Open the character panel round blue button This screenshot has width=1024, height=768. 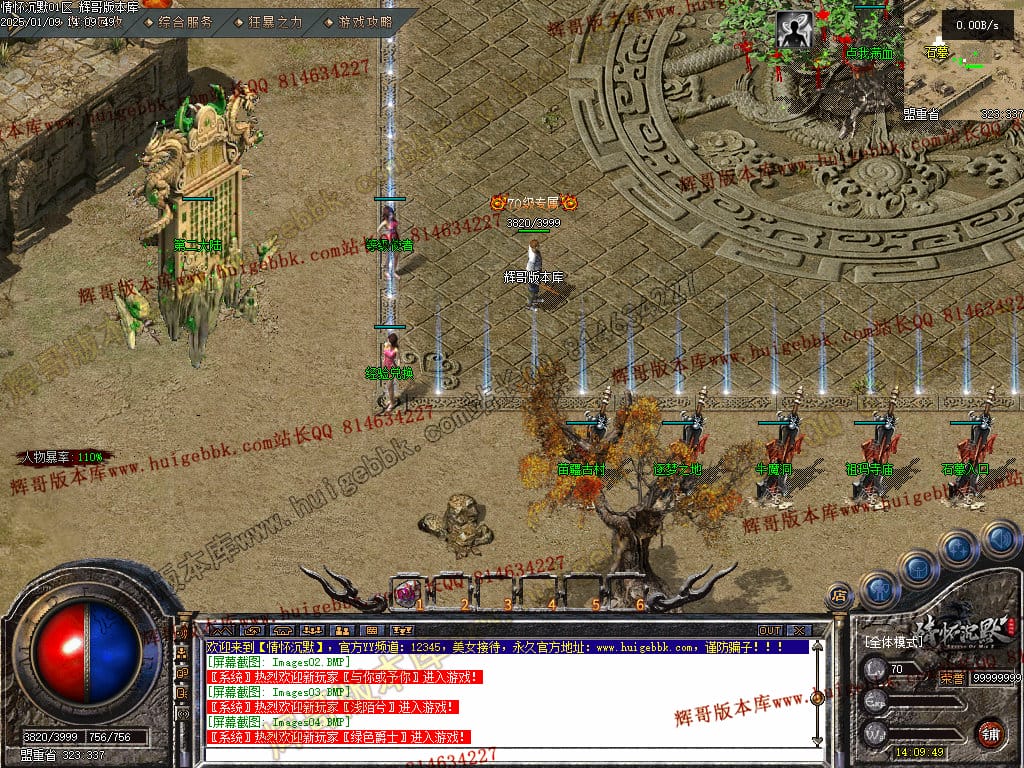tap(878, 588)
